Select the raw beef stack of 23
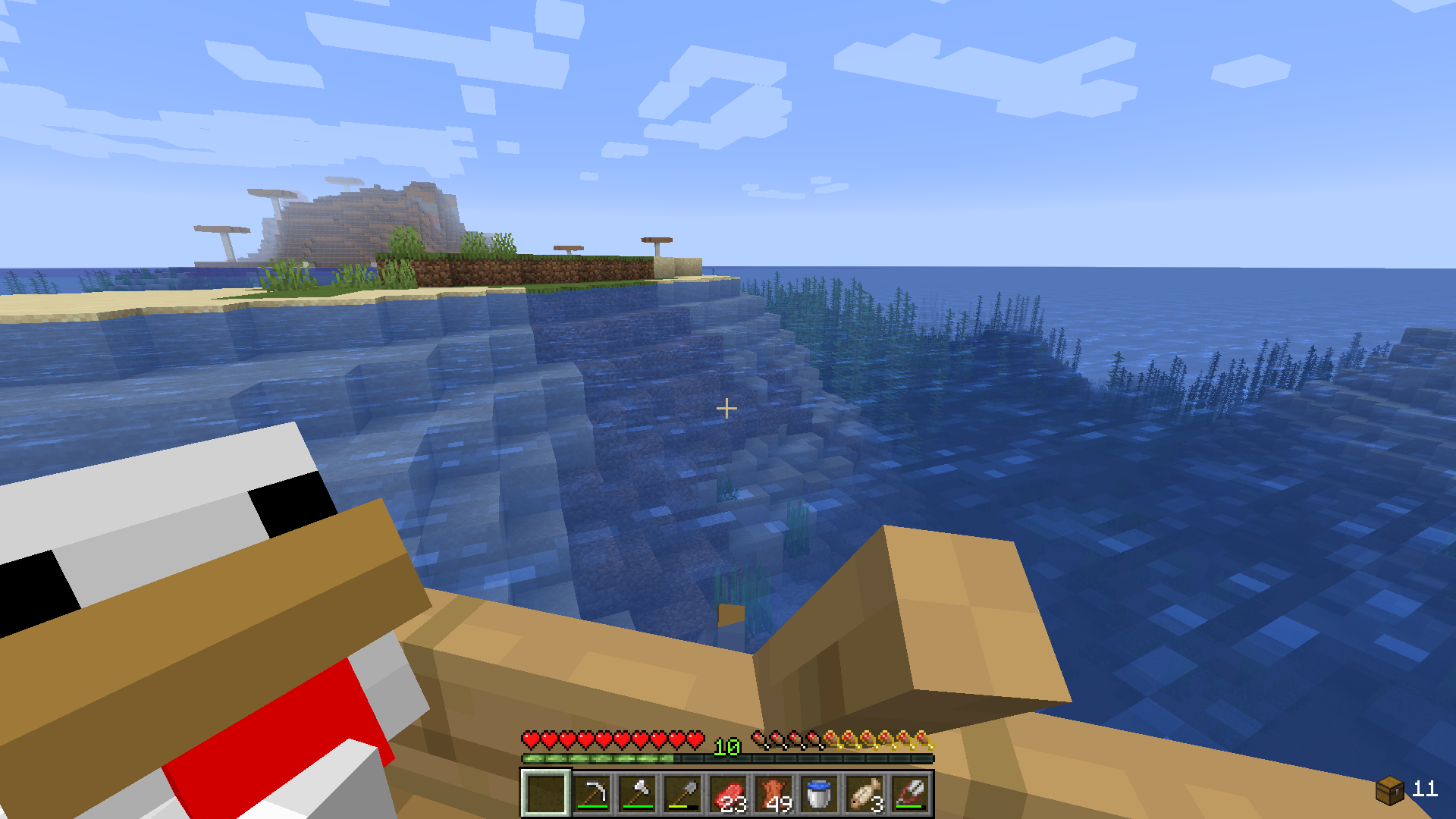 click(x=728, y=793)
